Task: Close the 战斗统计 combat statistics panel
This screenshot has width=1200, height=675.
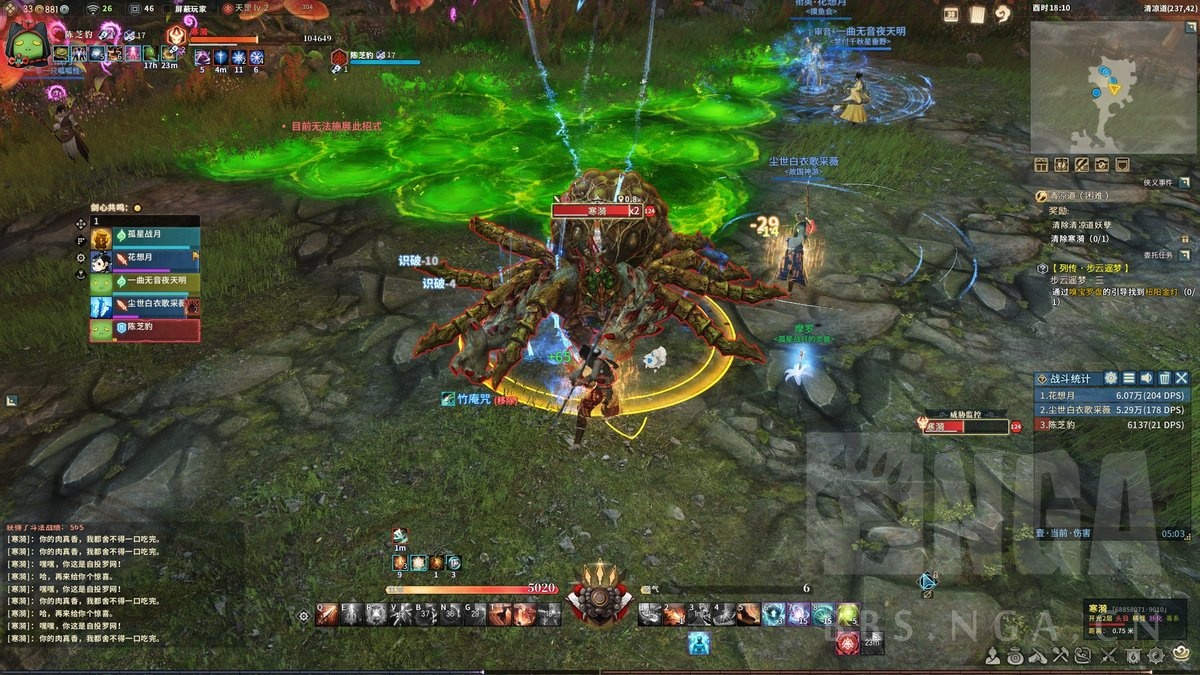Action: coord(1182,378)
